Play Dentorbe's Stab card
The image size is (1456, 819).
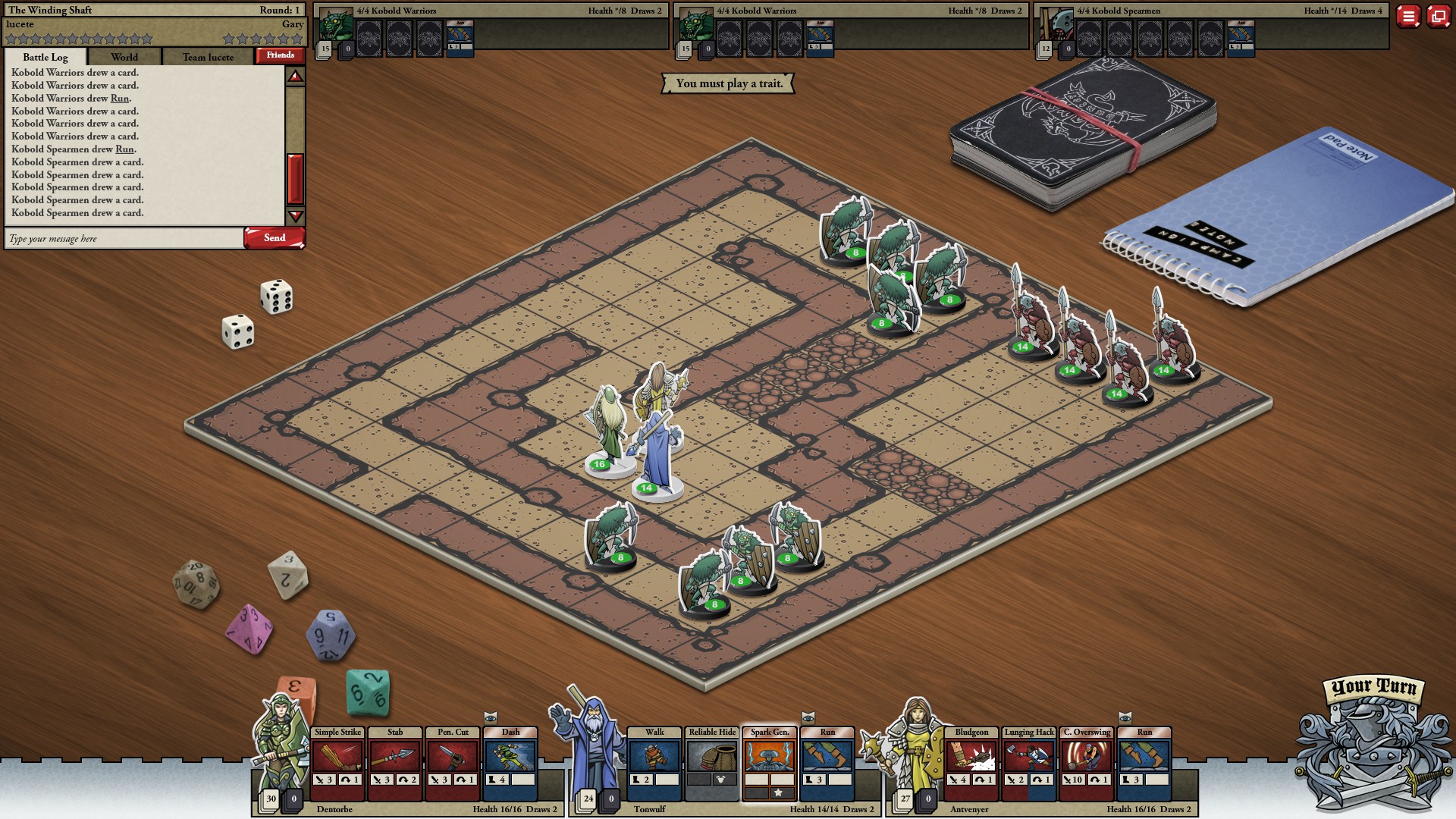(394, 757)
